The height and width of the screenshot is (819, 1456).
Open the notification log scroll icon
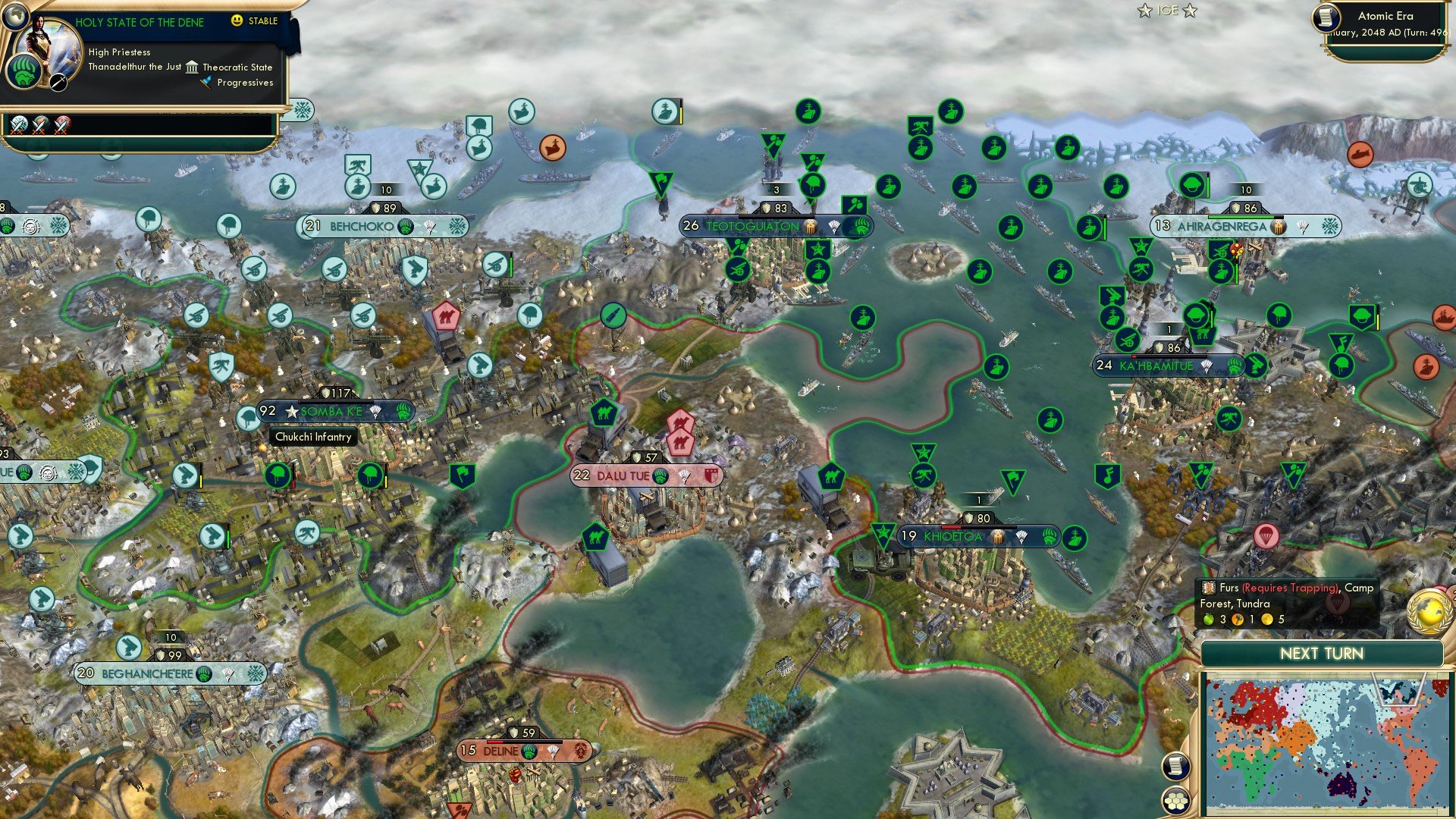[x=1175, y=767]
